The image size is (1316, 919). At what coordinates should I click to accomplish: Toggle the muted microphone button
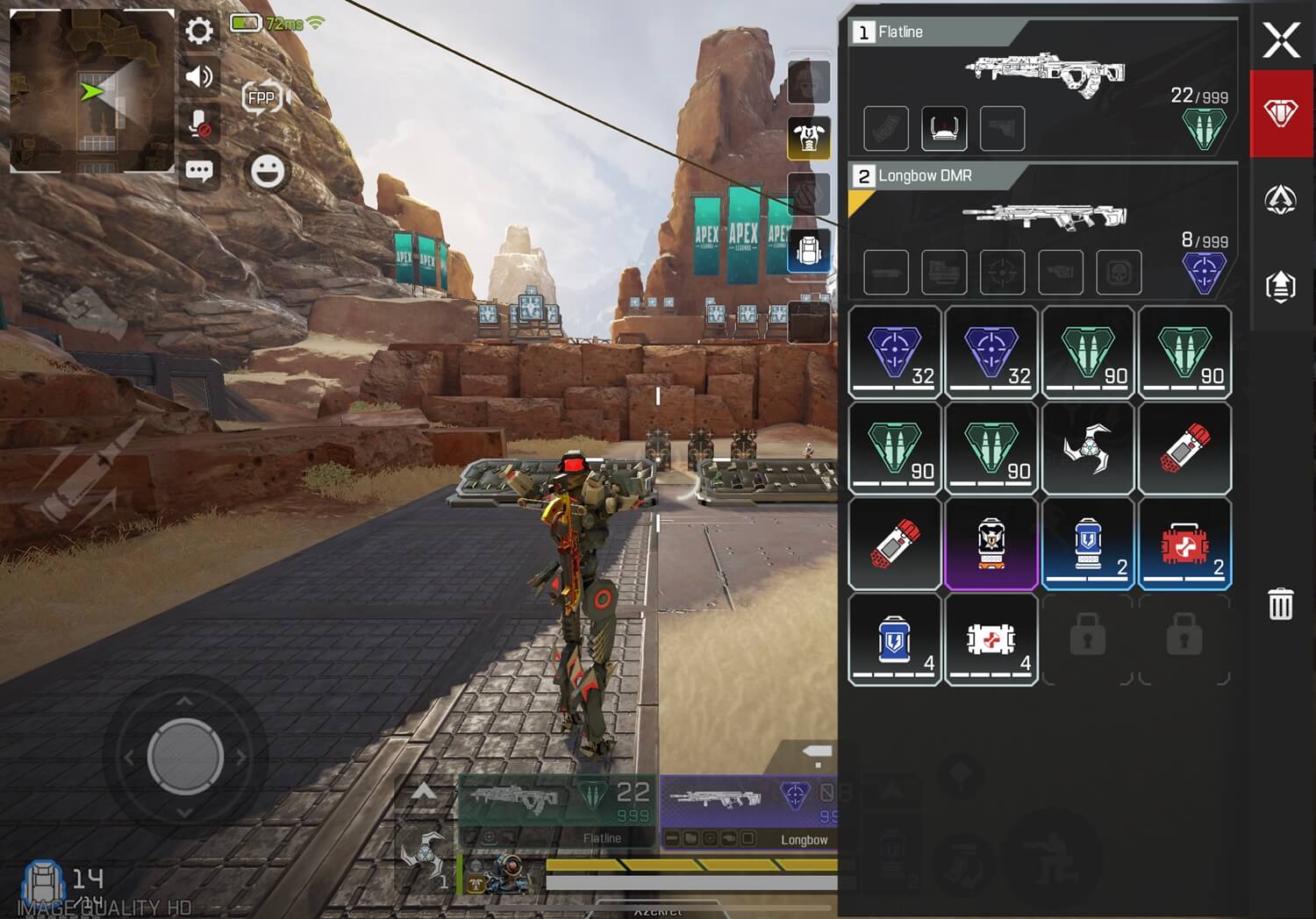(x=199, y=124)
